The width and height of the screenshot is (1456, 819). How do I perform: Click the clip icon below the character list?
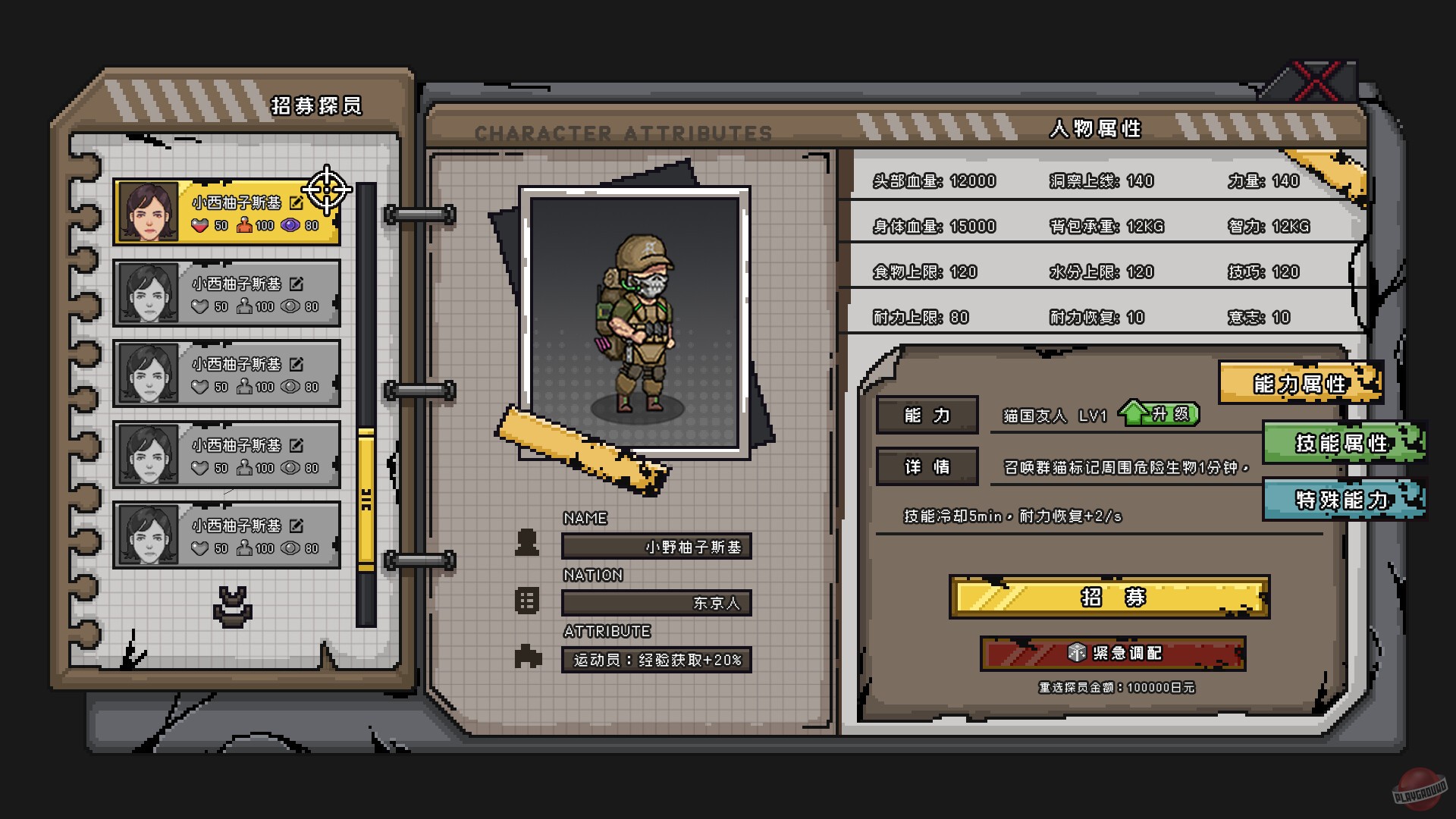[233, 601]
